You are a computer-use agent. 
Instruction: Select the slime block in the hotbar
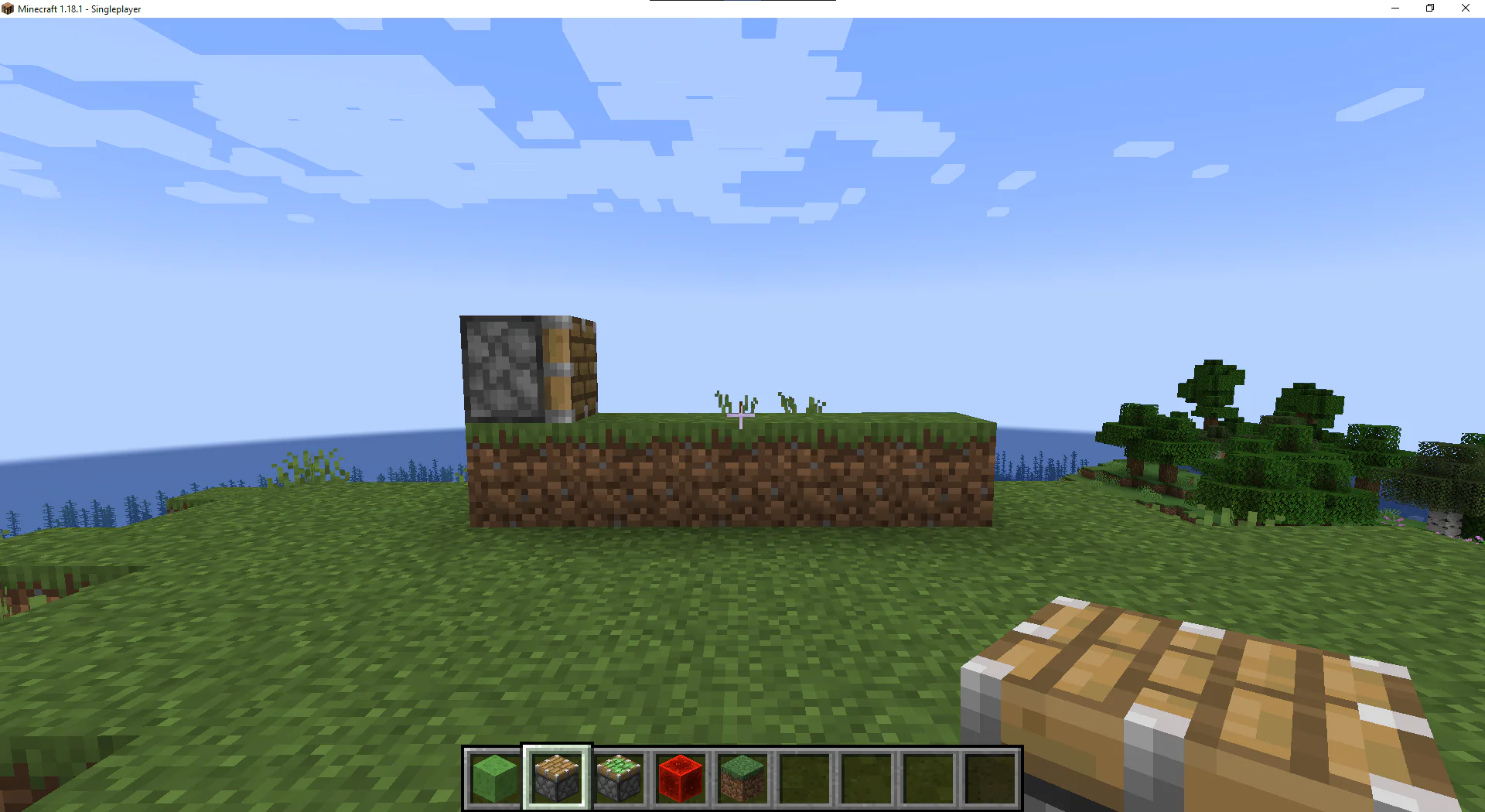[493, 777]
